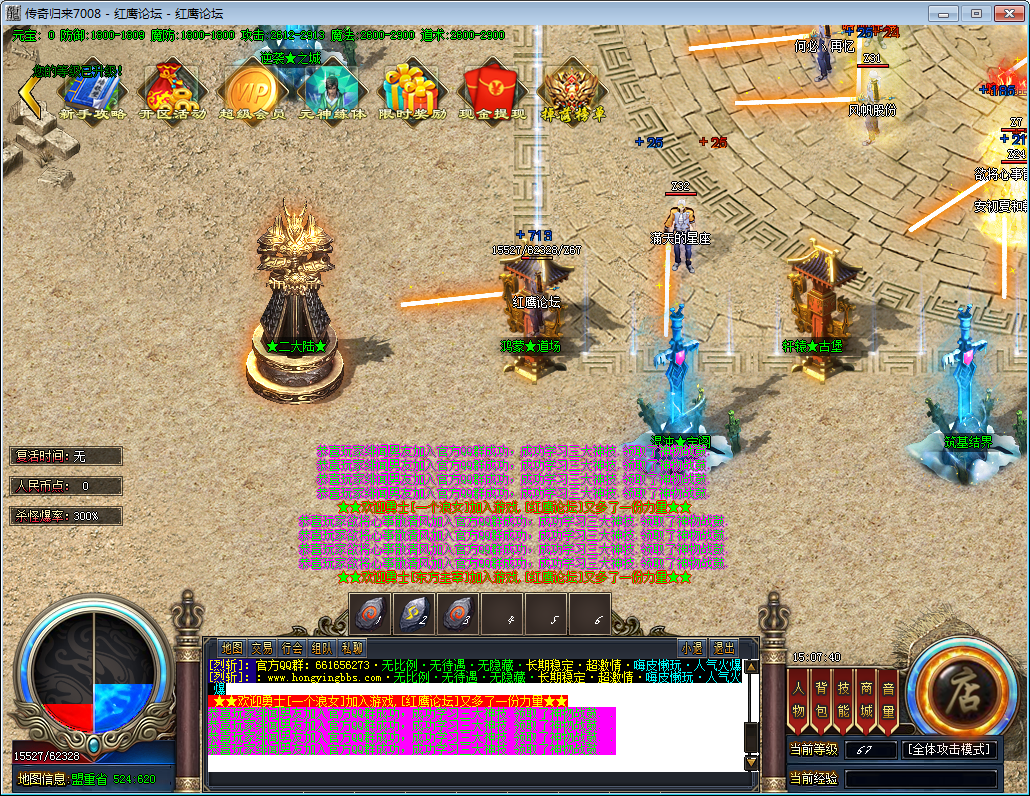Open the 人物 character panel
This screenshot has width=1030, height=796.
[x=798, y=697]
